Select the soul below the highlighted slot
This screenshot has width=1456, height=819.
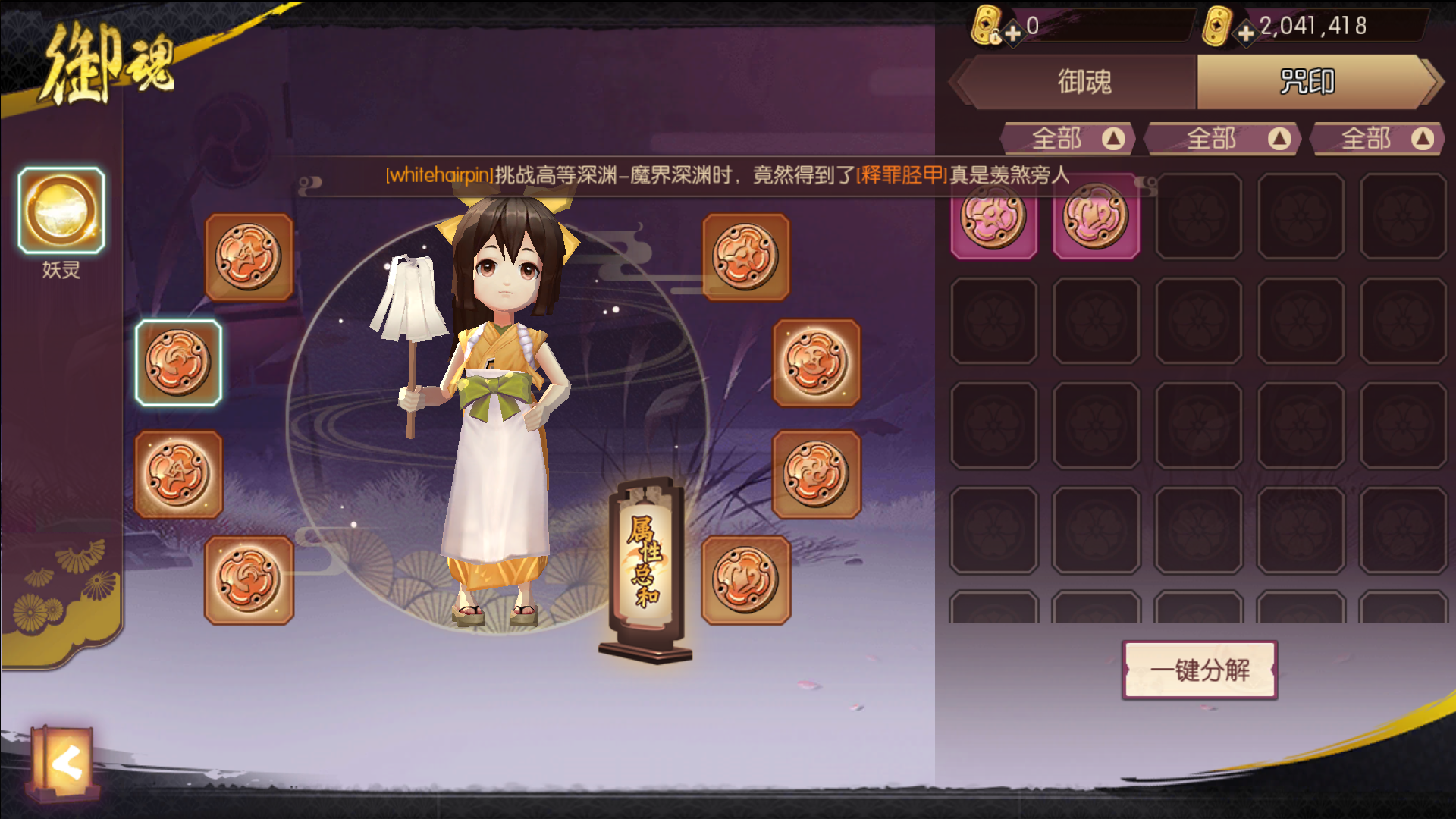point(179,472)
